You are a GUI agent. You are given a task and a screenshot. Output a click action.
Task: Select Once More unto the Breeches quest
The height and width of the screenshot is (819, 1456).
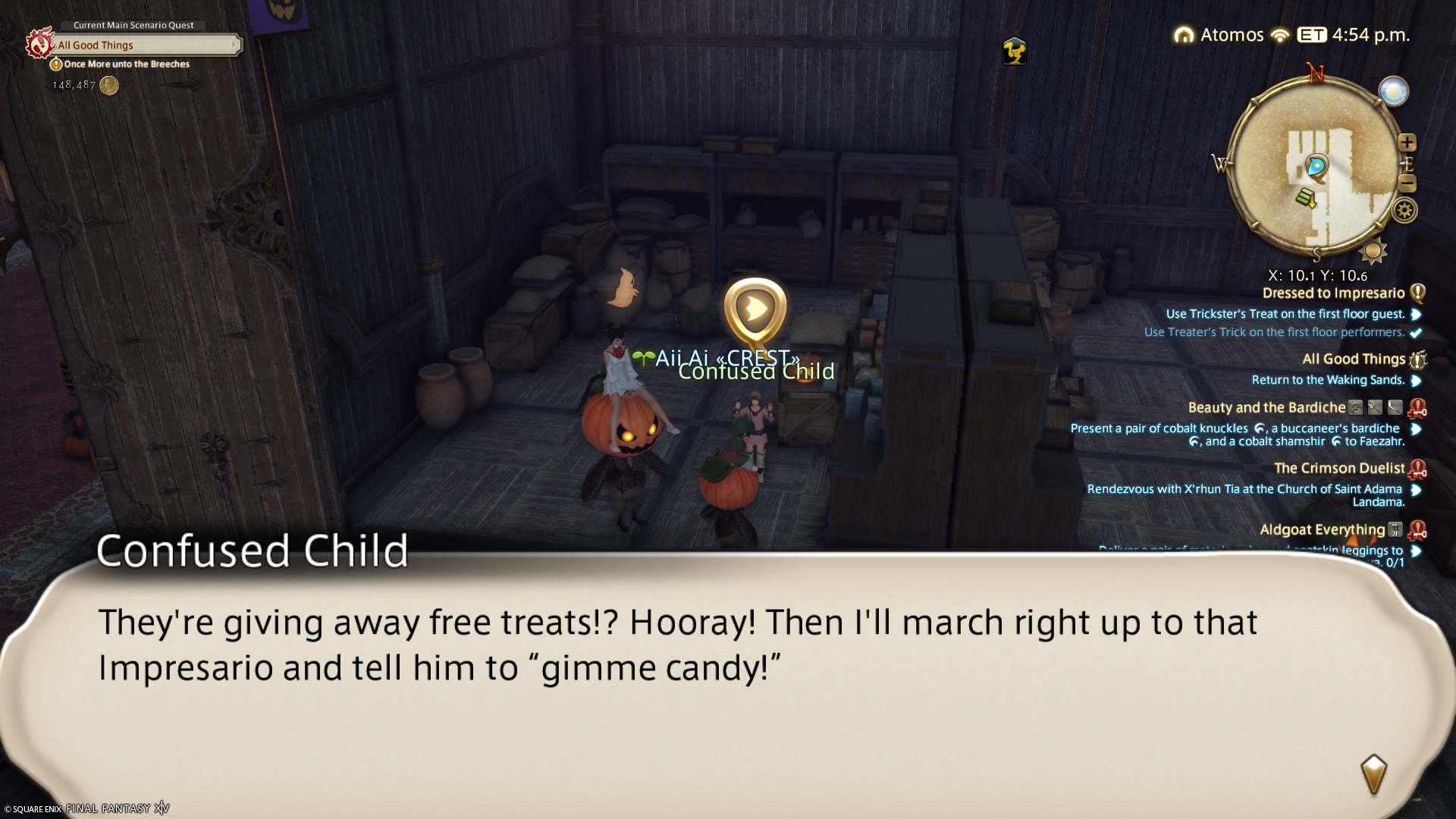coord(127,64)
